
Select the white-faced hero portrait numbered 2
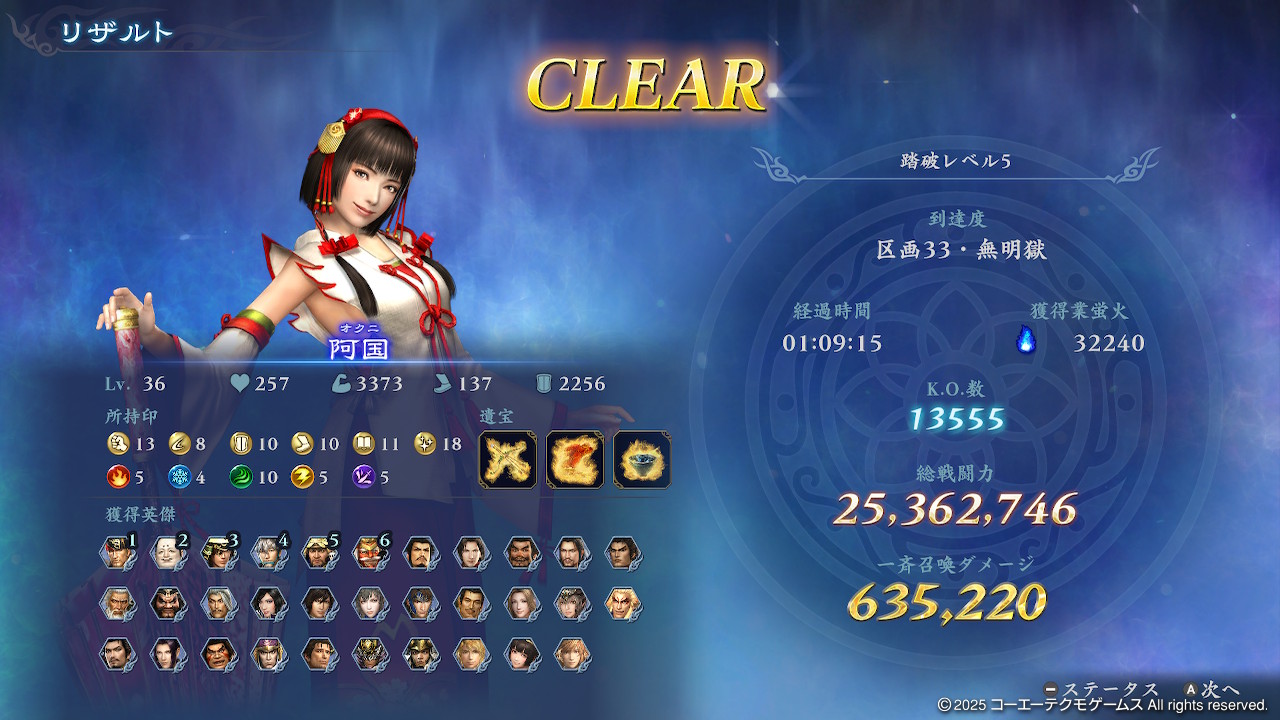tap(168, 553)
